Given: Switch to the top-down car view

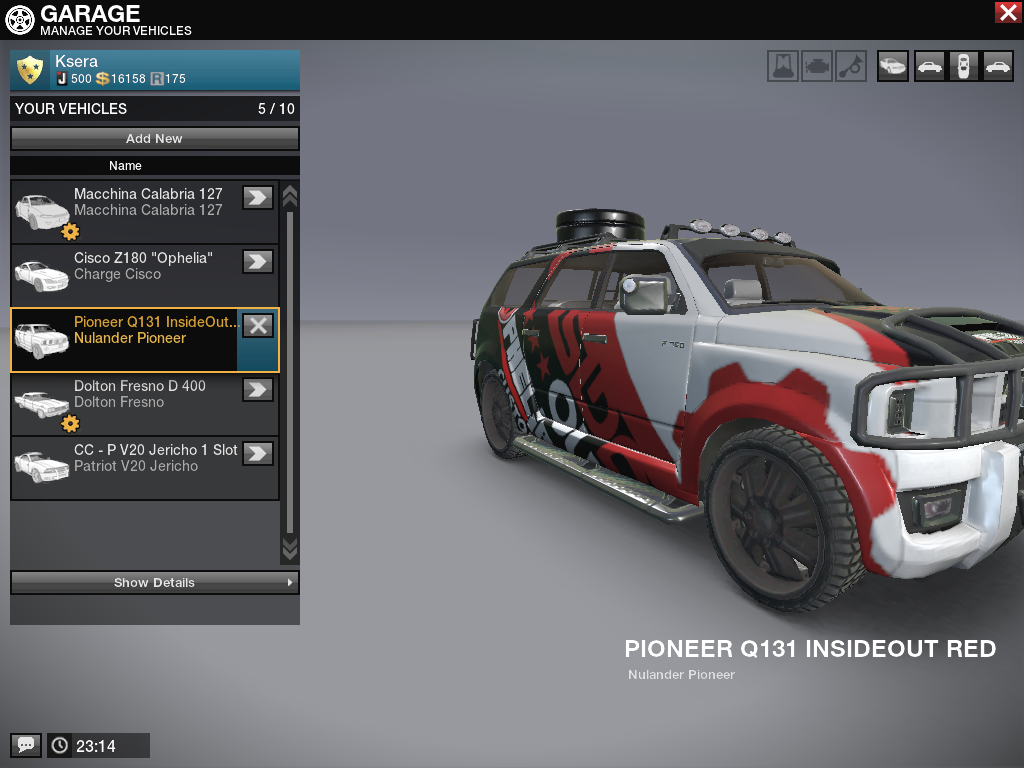Looking at the screenshot, I should (963, 66).
